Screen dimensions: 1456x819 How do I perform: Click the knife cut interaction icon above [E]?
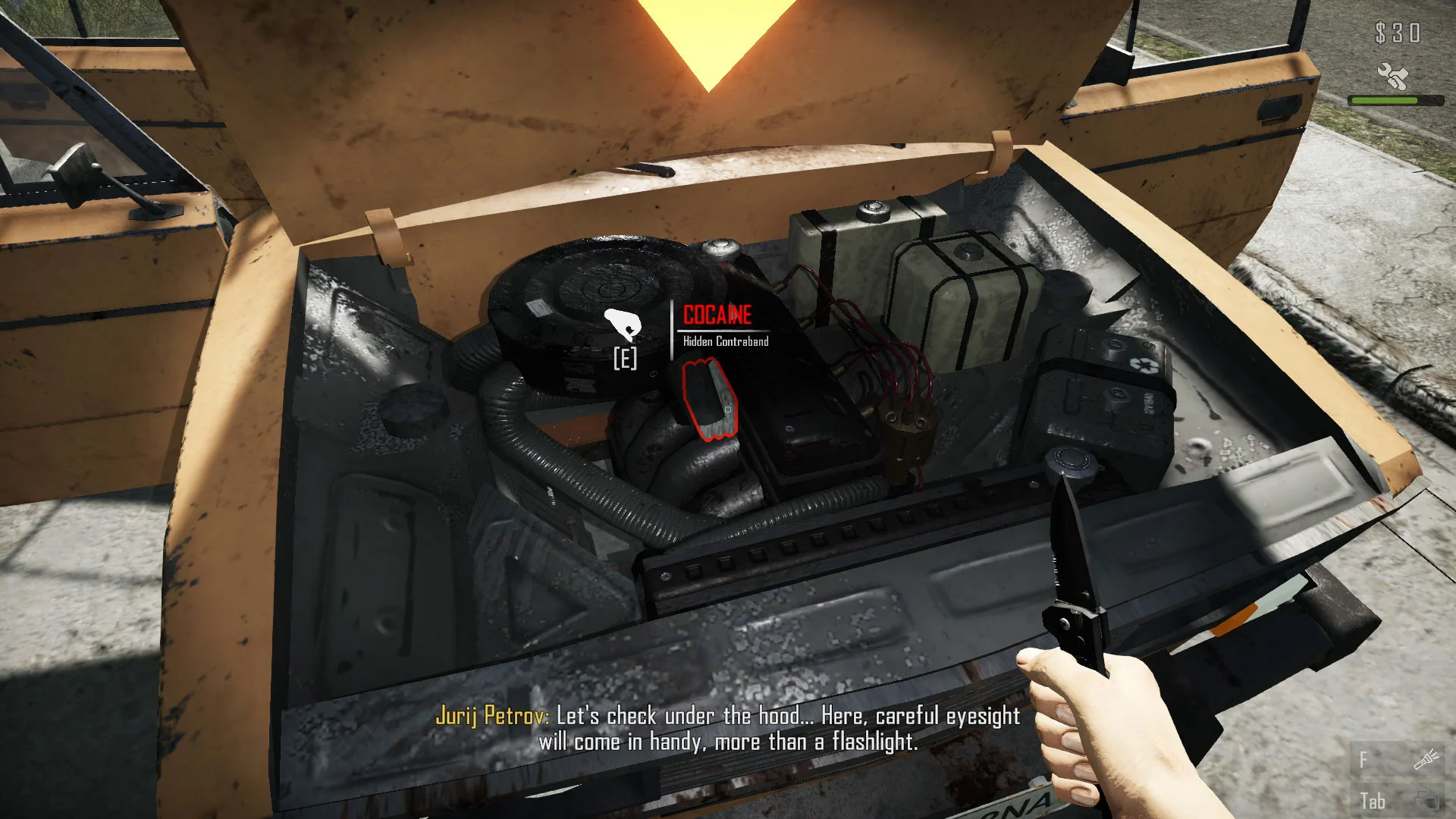point(622,325)
